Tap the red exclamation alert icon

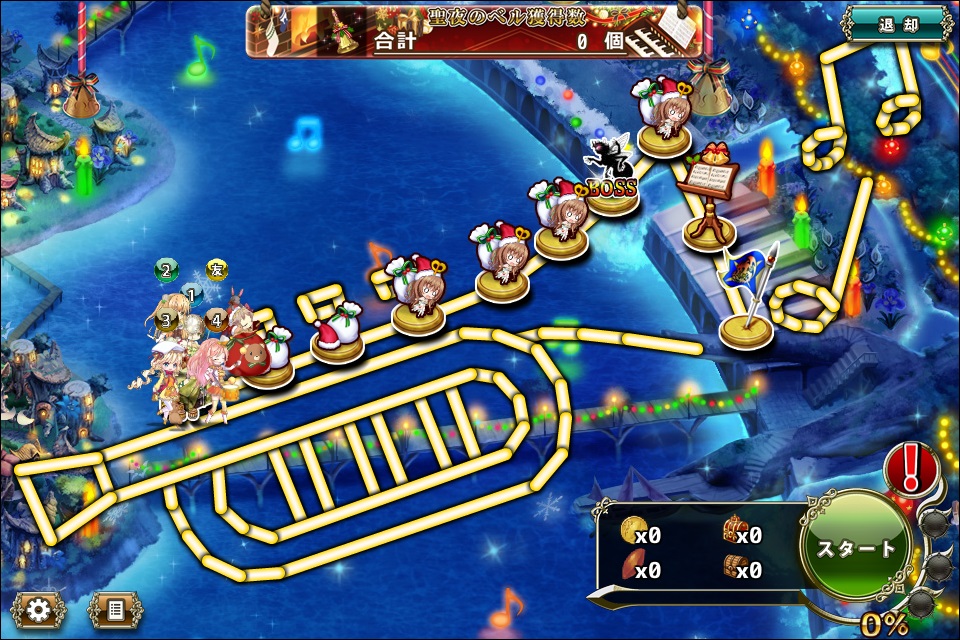[x=911, y=468]
